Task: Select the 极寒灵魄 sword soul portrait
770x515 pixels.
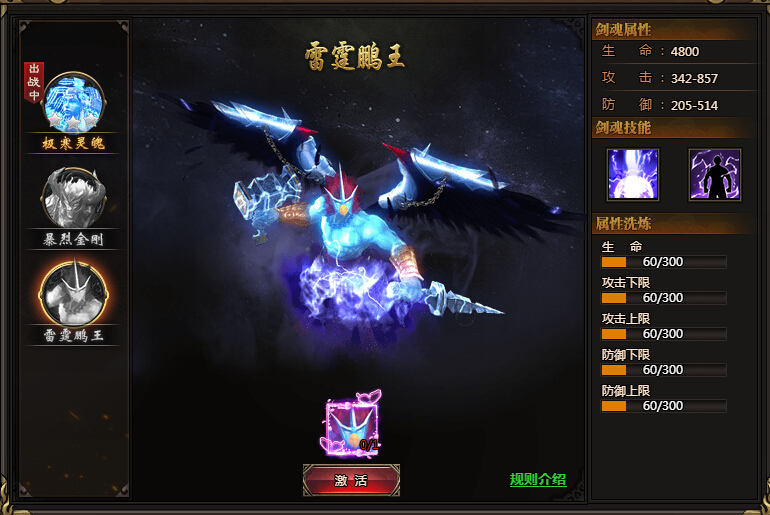Action: tap(74, 103)
